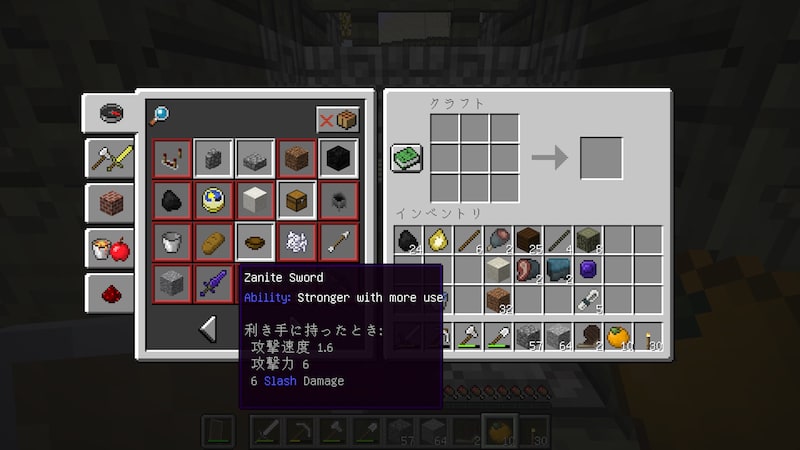Pick the arrow recipe
This screenshot has width=800, height=450.
(x=338, y=242)
